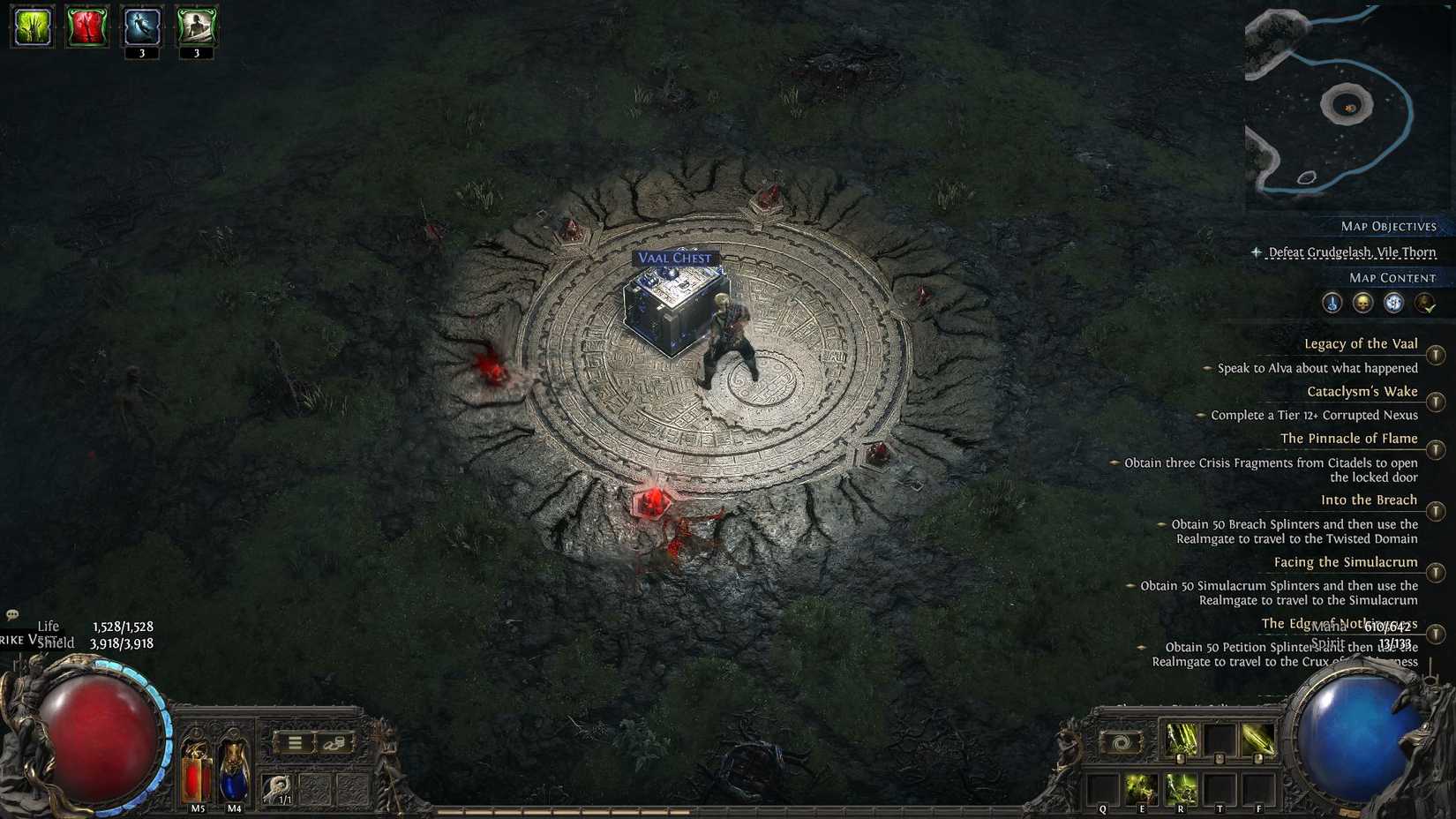1456x819 pixels.
Task: Click the golden skull icon in Map Content
Action: pos(1362,303)
